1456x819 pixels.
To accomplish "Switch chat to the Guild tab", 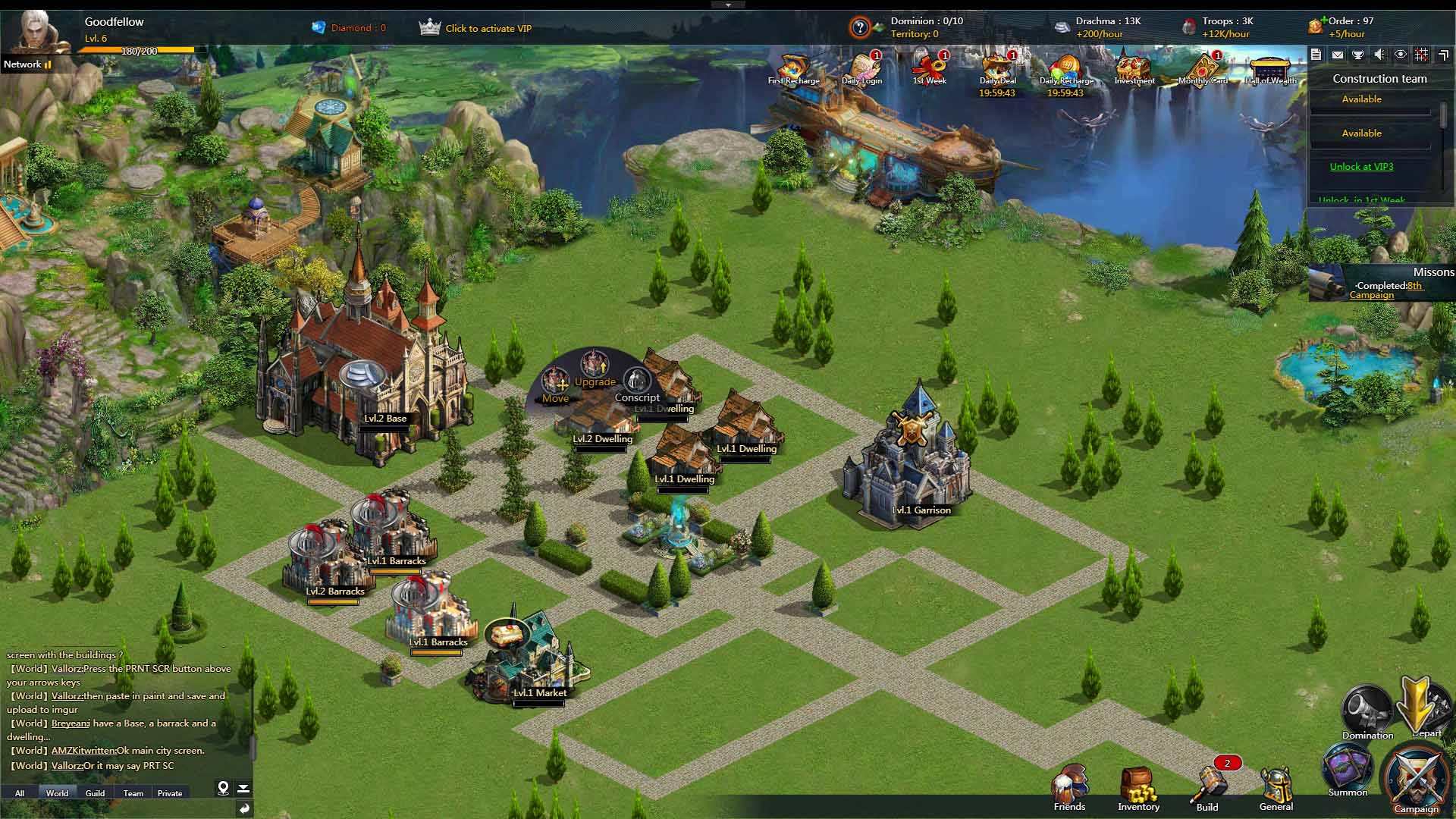I will tap(95, 793).
